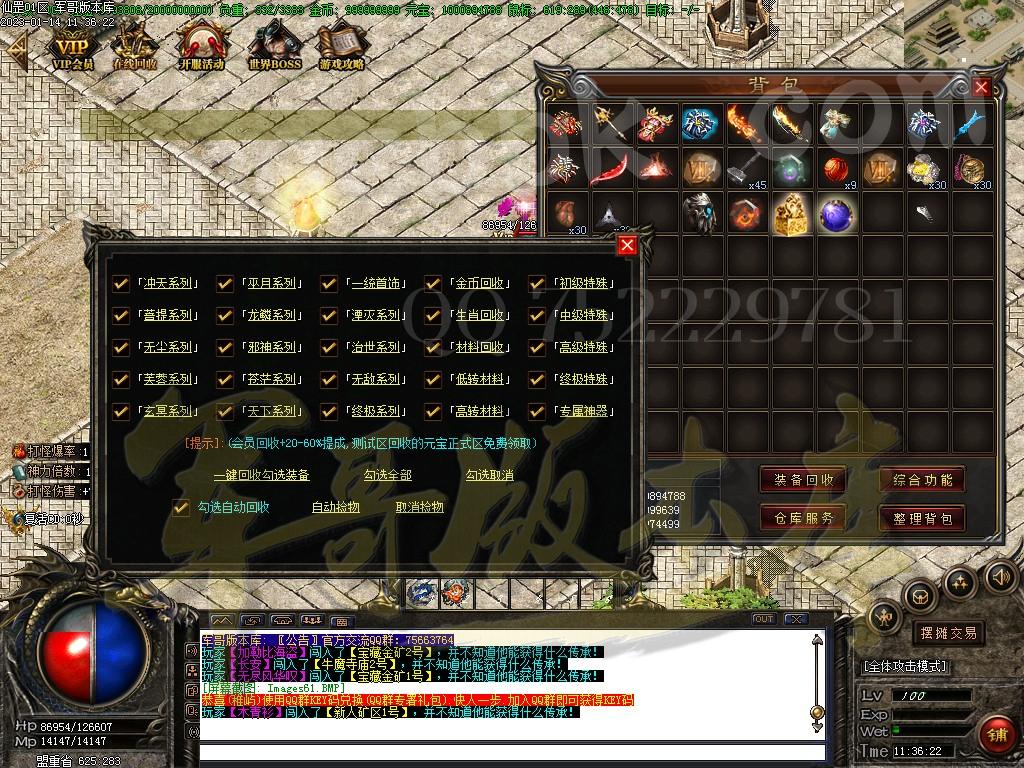Sort the bag with 整理背包
The image size is (1024, 768).
coord(922,518)
